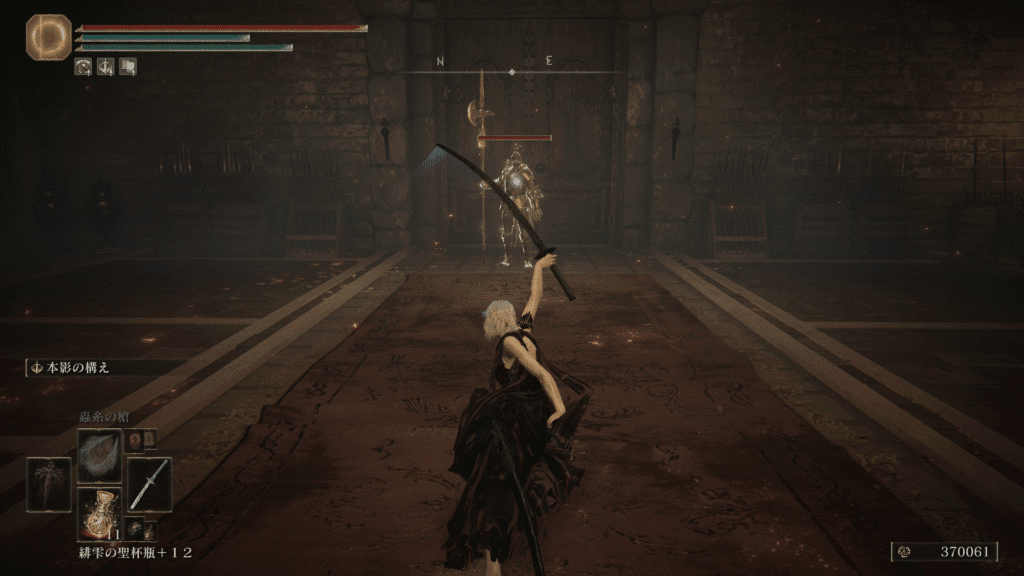The width and height of the screenshot is (1024, 576).
Task: Click the 本影の構え skill label
Action: tap(76, 367)
